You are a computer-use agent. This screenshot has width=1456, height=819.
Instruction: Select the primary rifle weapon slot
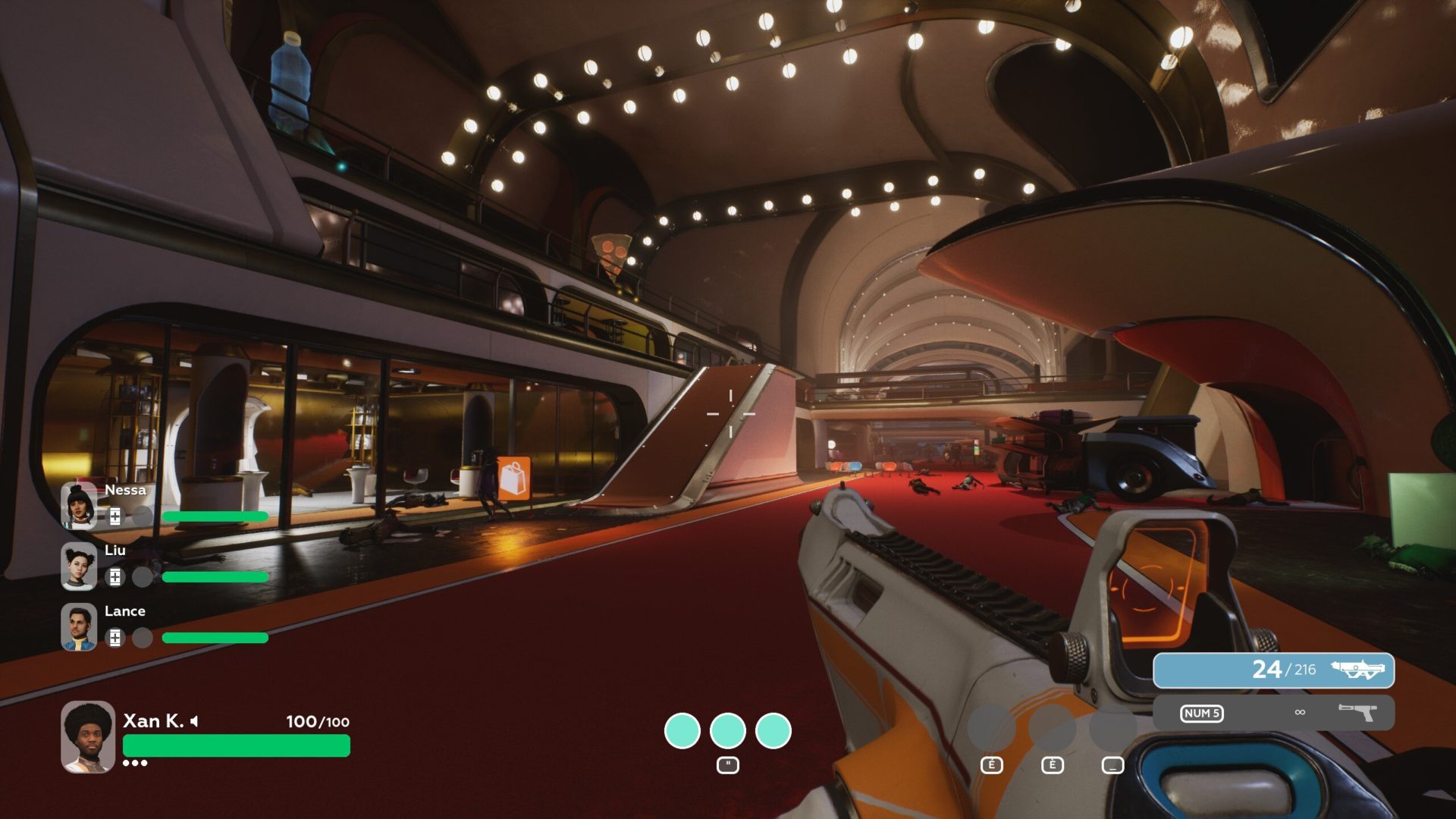coord(1273,670)
